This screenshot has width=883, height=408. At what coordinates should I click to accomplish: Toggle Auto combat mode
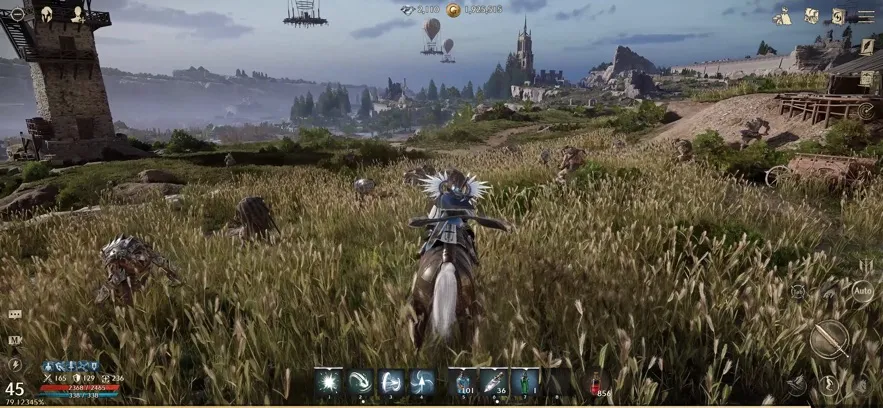862,292
